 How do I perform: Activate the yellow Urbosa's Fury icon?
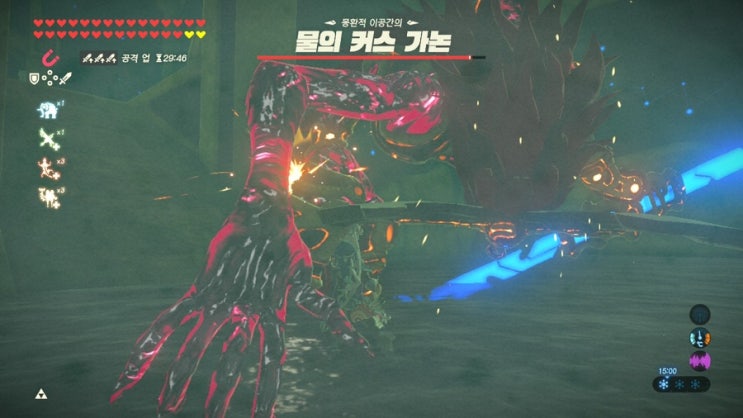pos(45,194)
